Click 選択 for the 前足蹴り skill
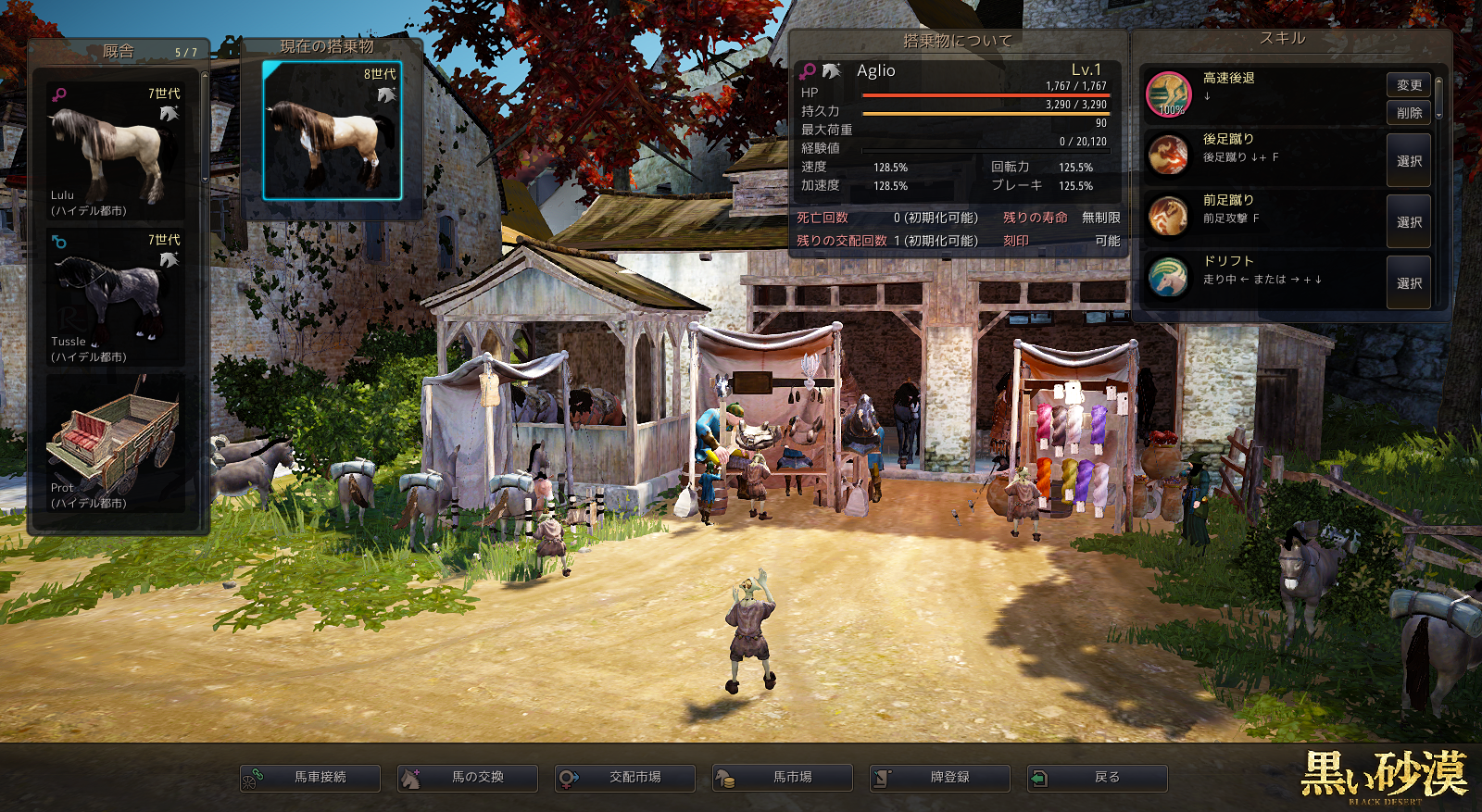 (x=1408, y=222)
